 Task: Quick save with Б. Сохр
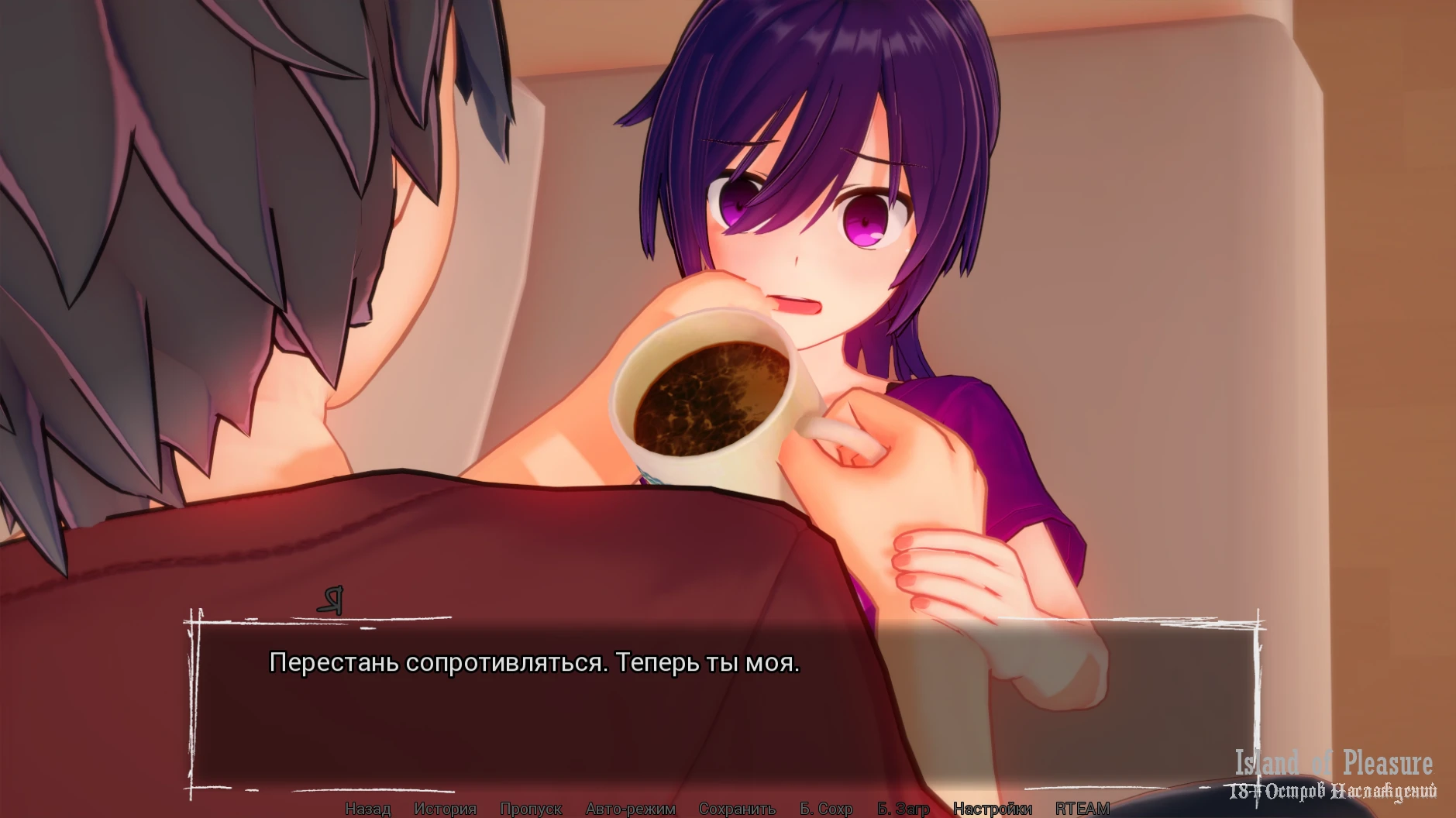(826, 809)
